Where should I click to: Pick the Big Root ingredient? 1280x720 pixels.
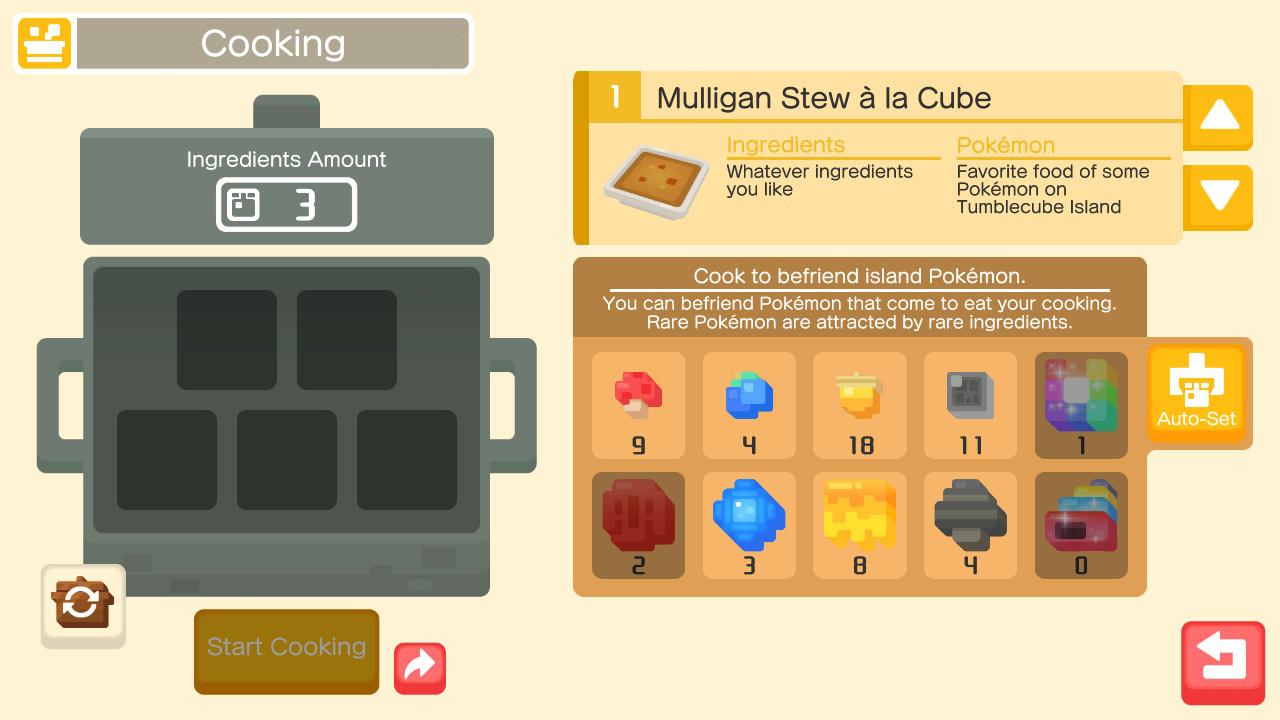coord(638,525)
